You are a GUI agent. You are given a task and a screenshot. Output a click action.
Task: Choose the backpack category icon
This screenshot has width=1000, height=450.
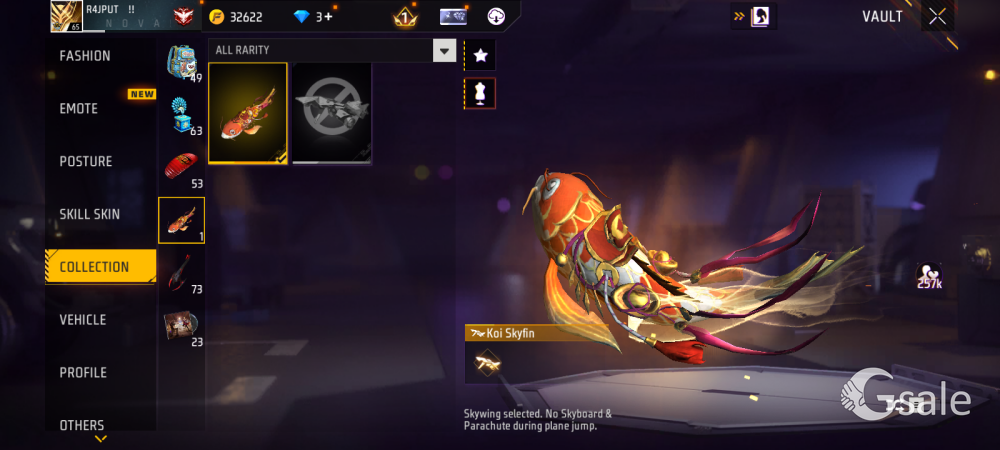[181, 63]
